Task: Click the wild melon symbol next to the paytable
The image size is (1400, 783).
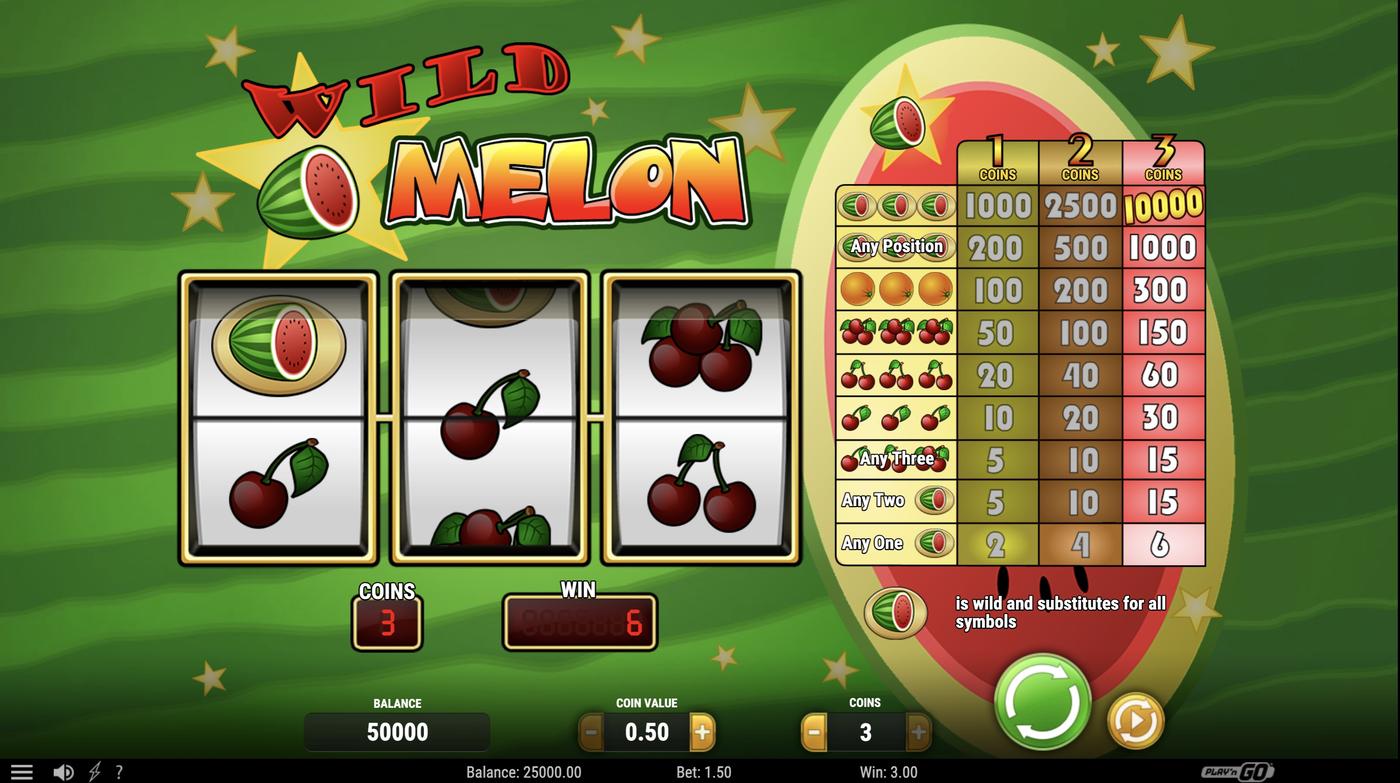Action: pos(898,611)
